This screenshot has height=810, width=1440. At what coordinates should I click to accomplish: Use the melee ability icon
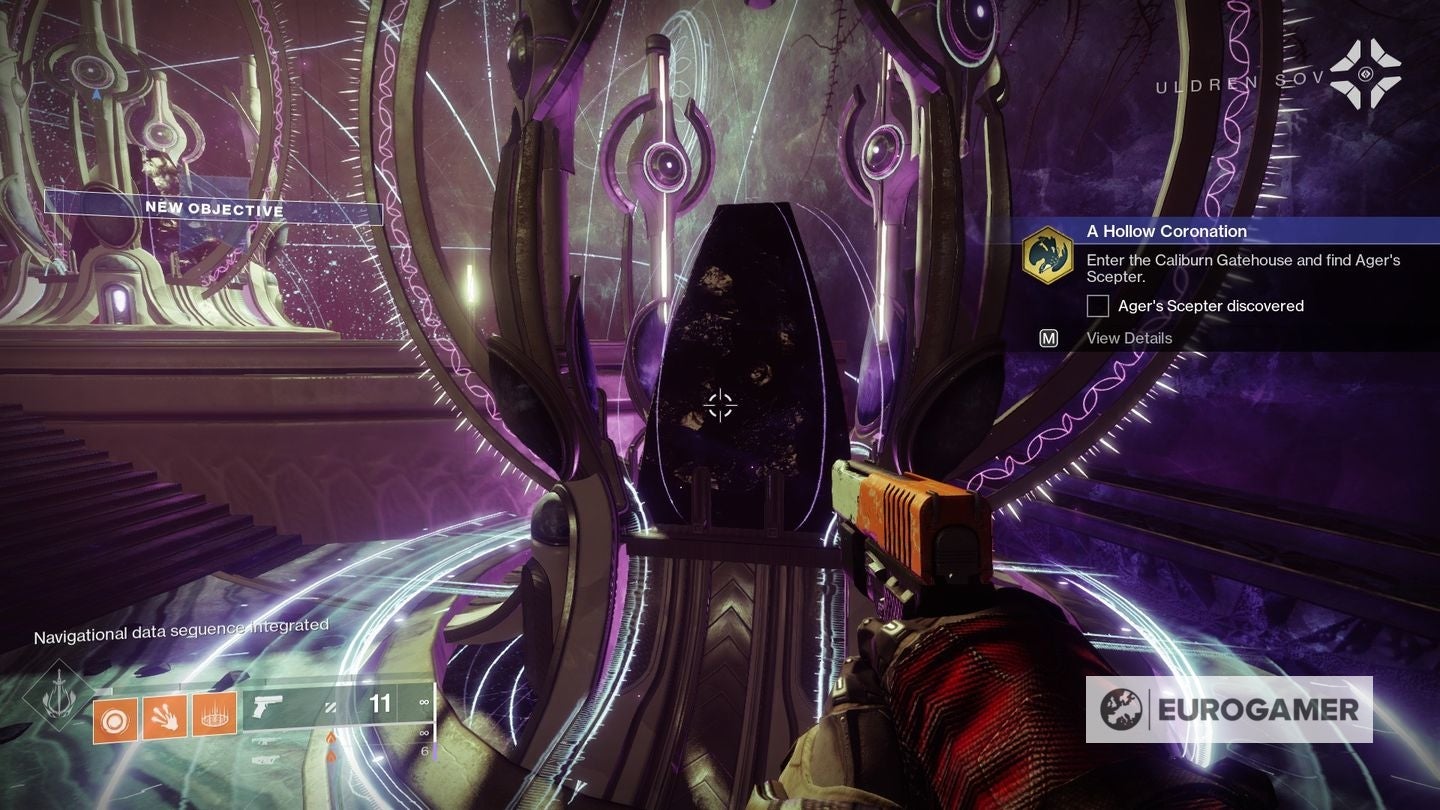click(165, 716)
